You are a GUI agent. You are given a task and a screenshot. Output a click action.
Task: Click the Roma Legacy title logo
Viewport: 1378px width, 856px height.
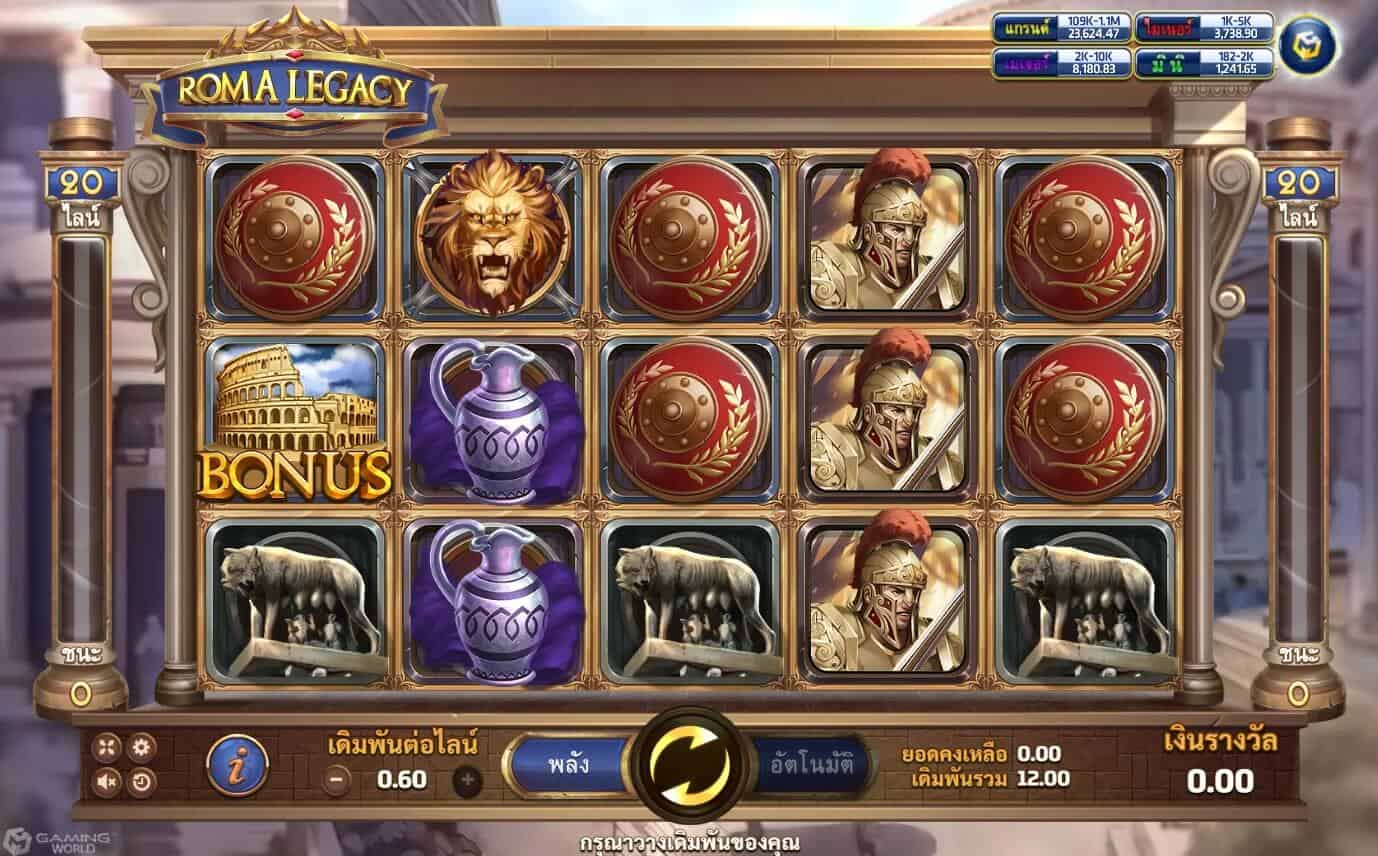pyautogui.click(x=294, y=87)
